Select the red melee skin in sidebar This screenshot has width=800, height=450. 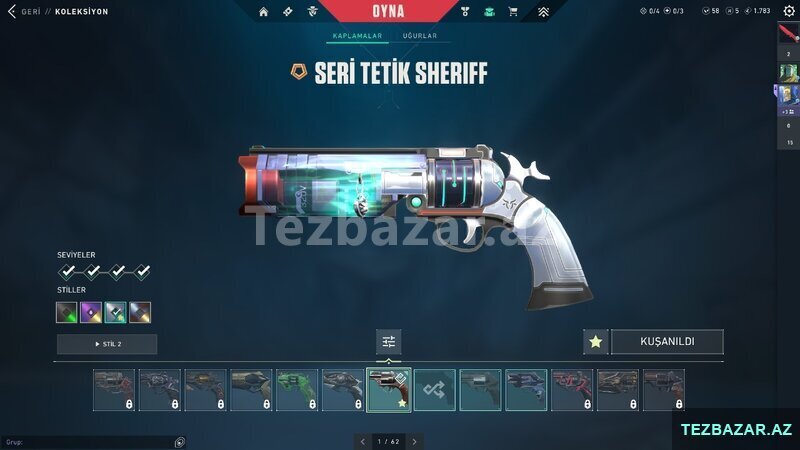pyautogui.click(x=788, y=32)
